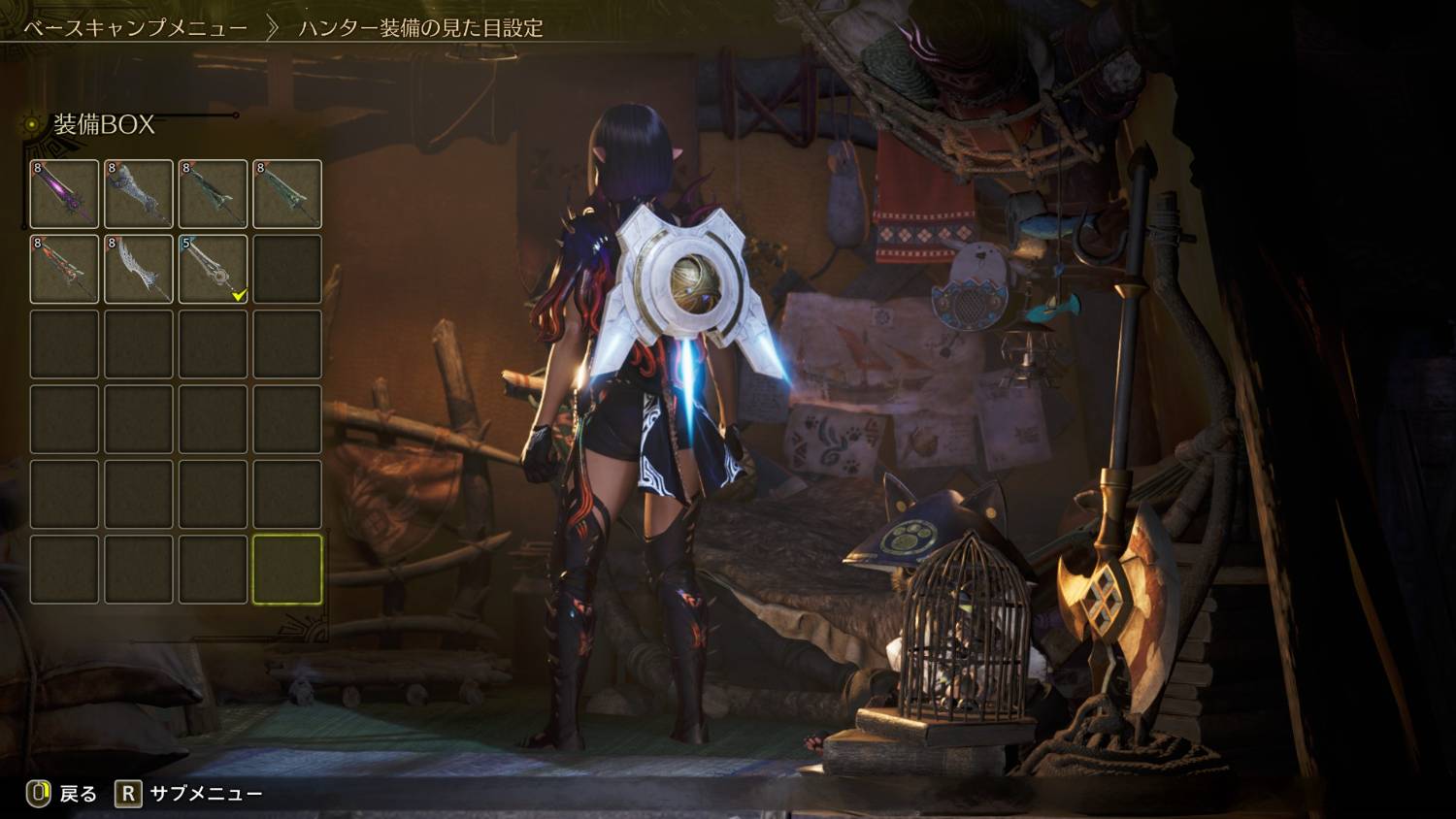
Task: Select the checkmarked rarity 5 silver sword
Action: pyautogui.click(x=213, y=269)
